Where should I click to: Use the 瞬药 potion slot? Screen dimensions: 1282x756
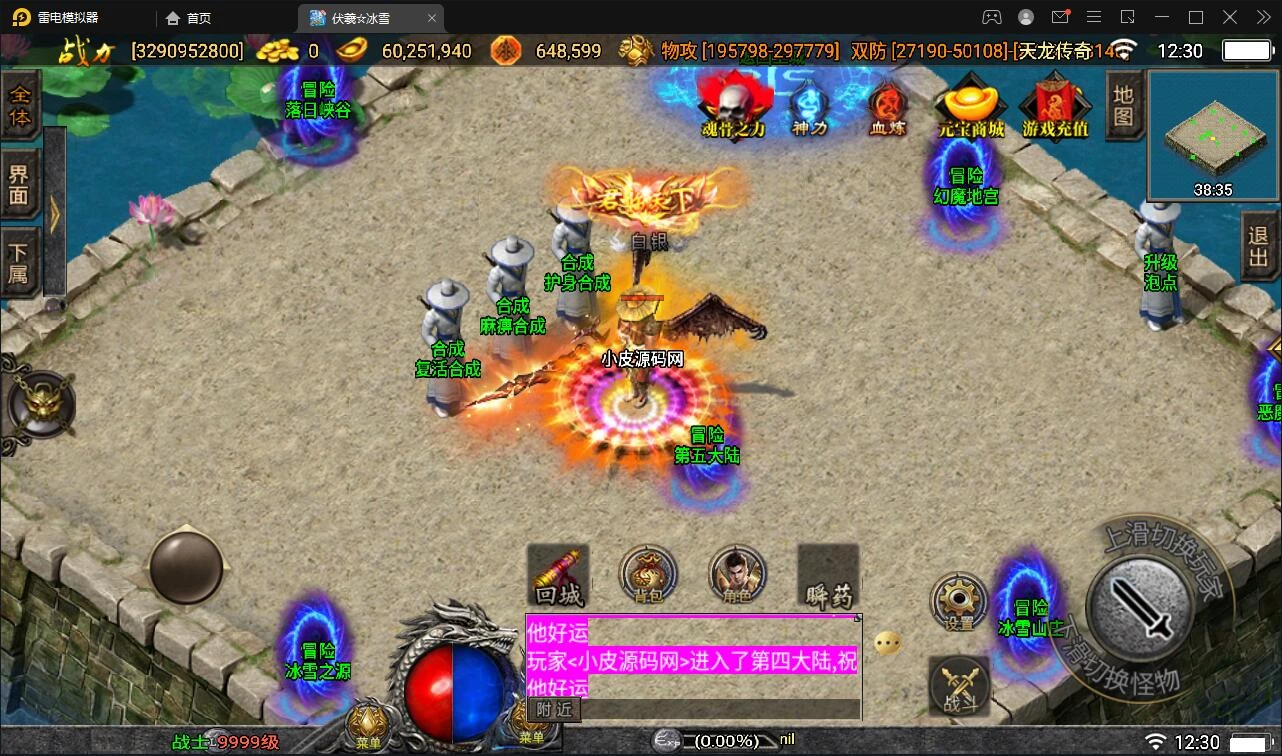pyautogui.click(x=828, y=576)
